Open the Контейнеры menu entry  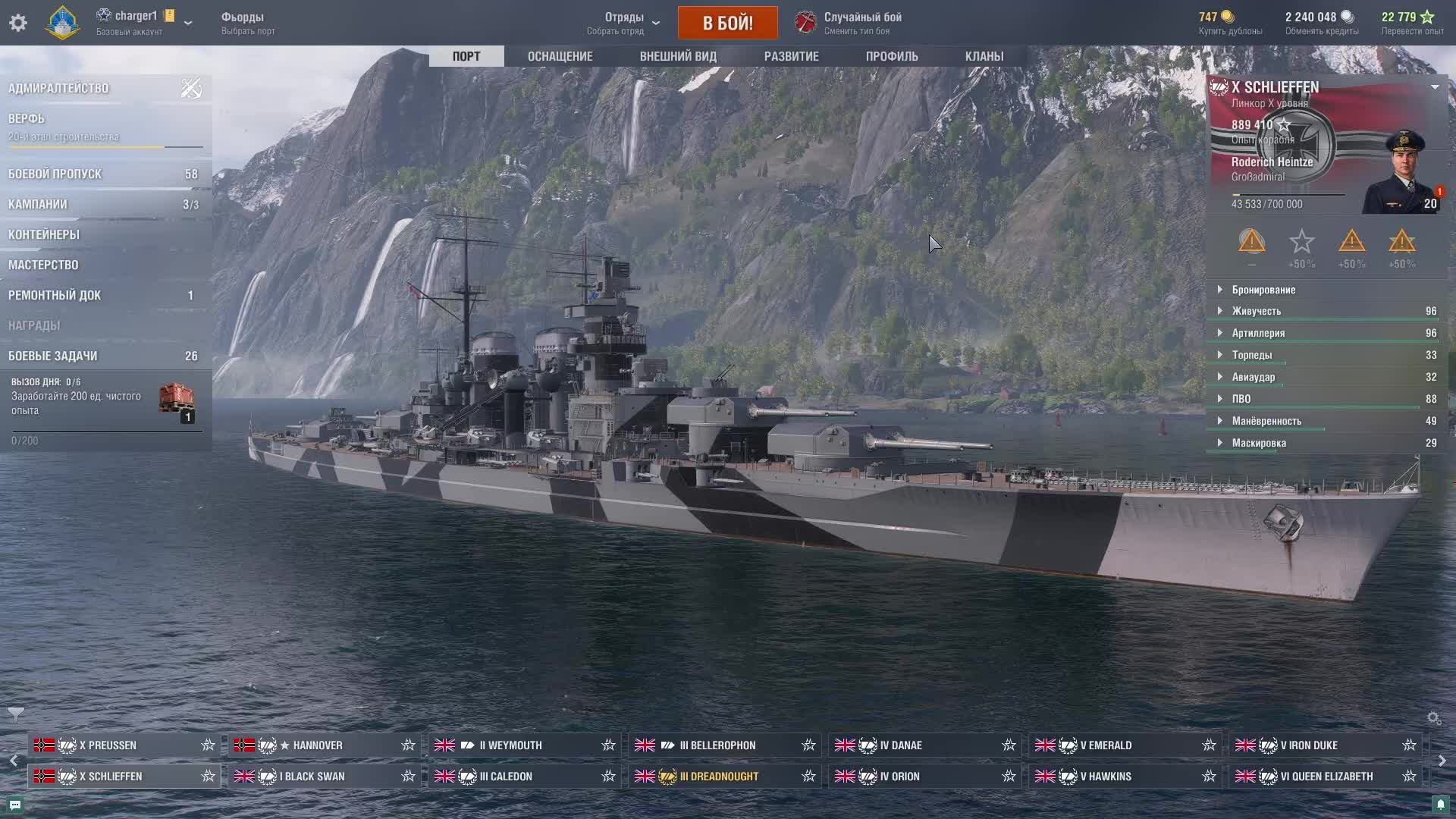(x=44, y=235)
